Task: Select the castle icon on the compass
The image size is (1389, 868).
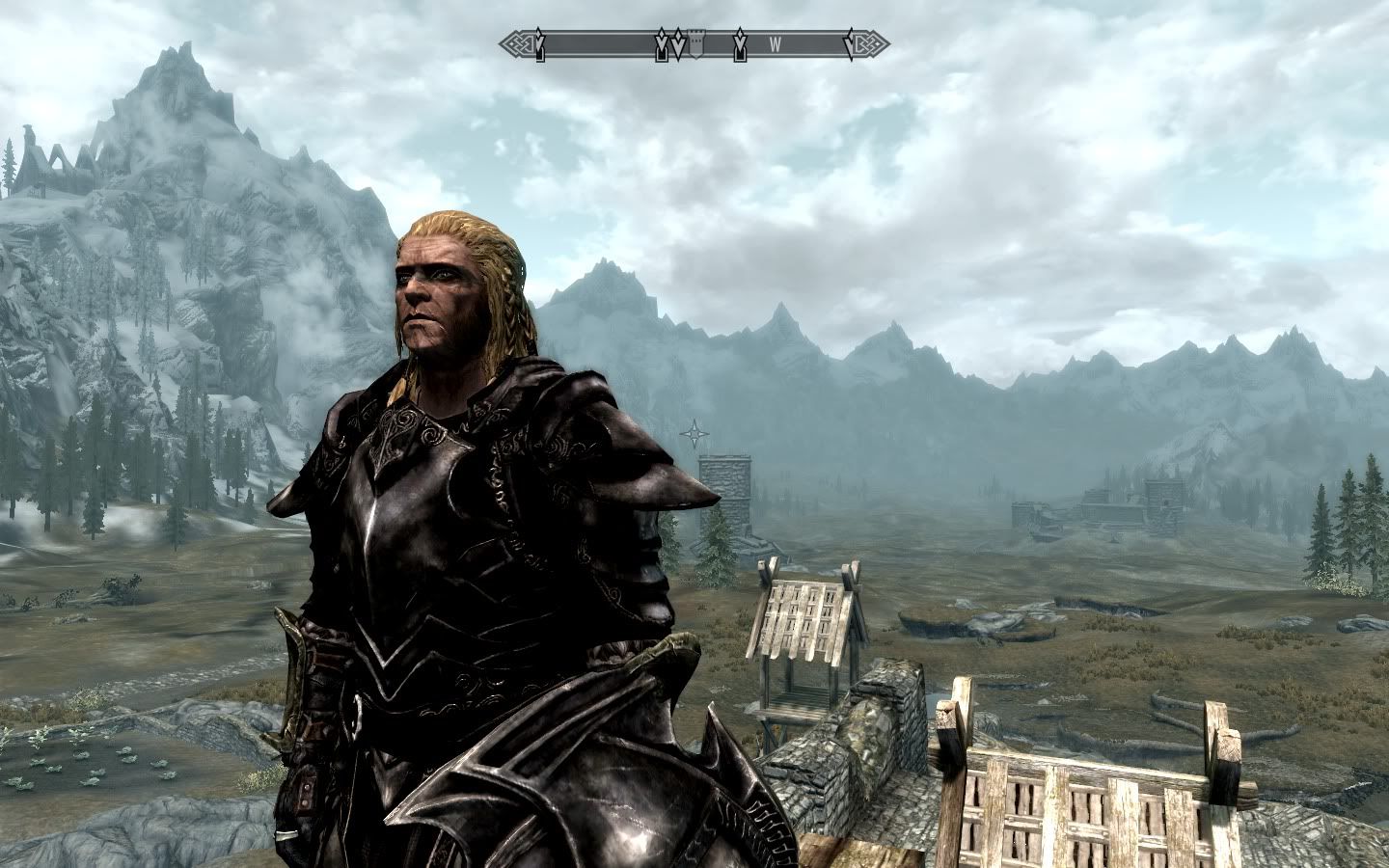Action: [696, 43]
